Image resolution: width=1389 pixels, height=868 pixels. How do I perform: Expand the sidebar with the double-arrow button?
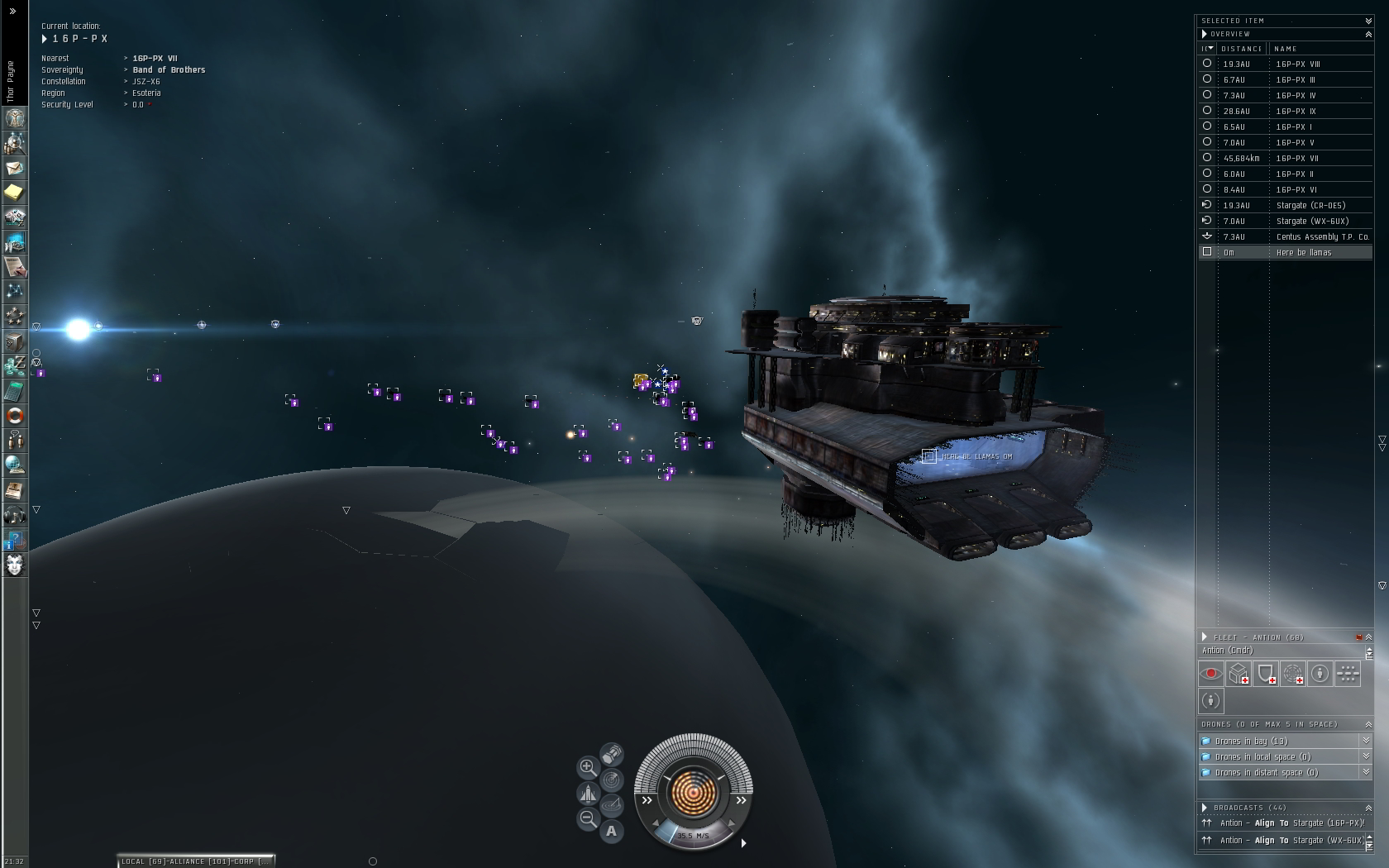[x=12, y=12]
